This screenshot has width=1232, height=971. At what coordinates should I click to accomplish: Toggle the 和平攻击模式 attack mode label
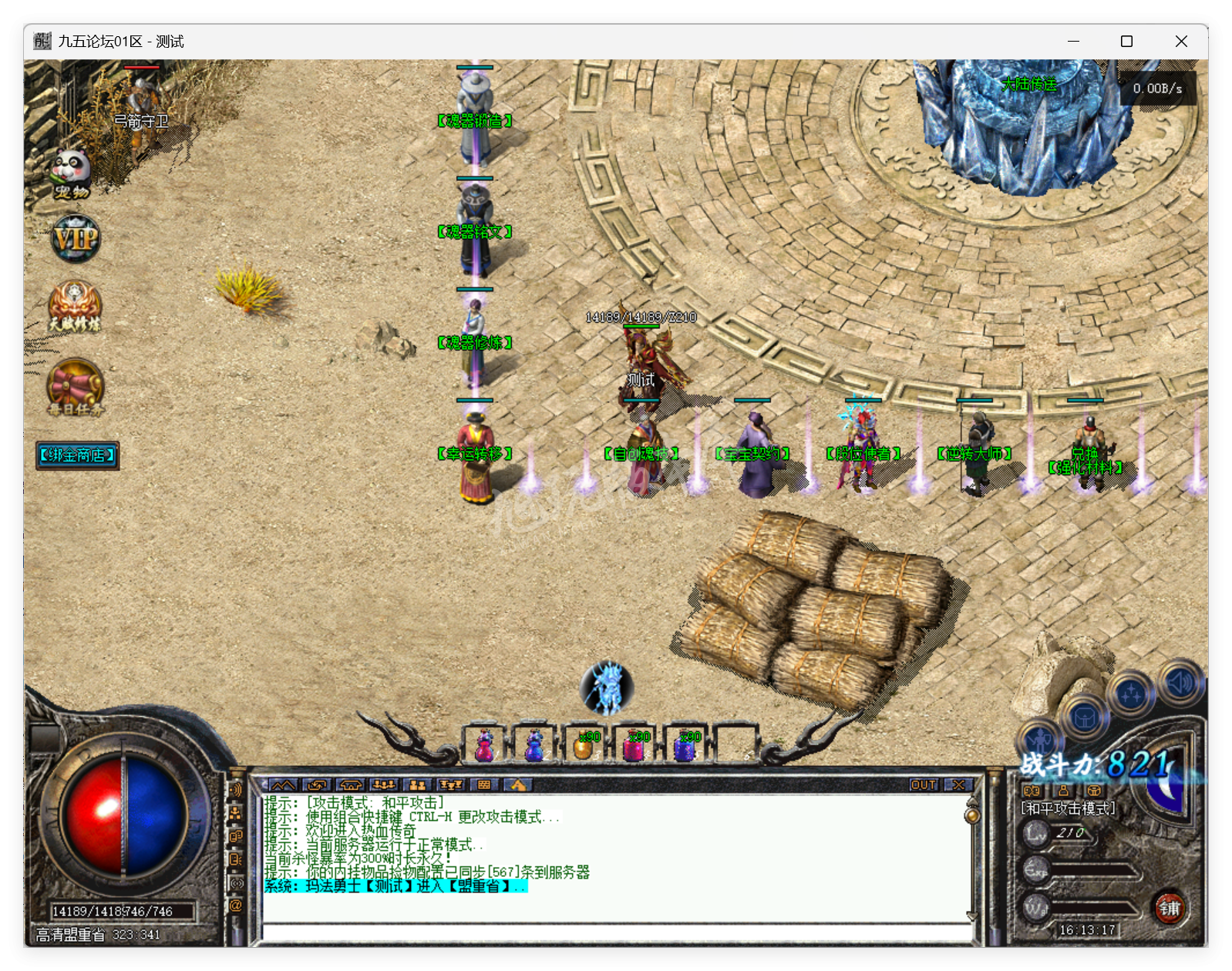1068,808
